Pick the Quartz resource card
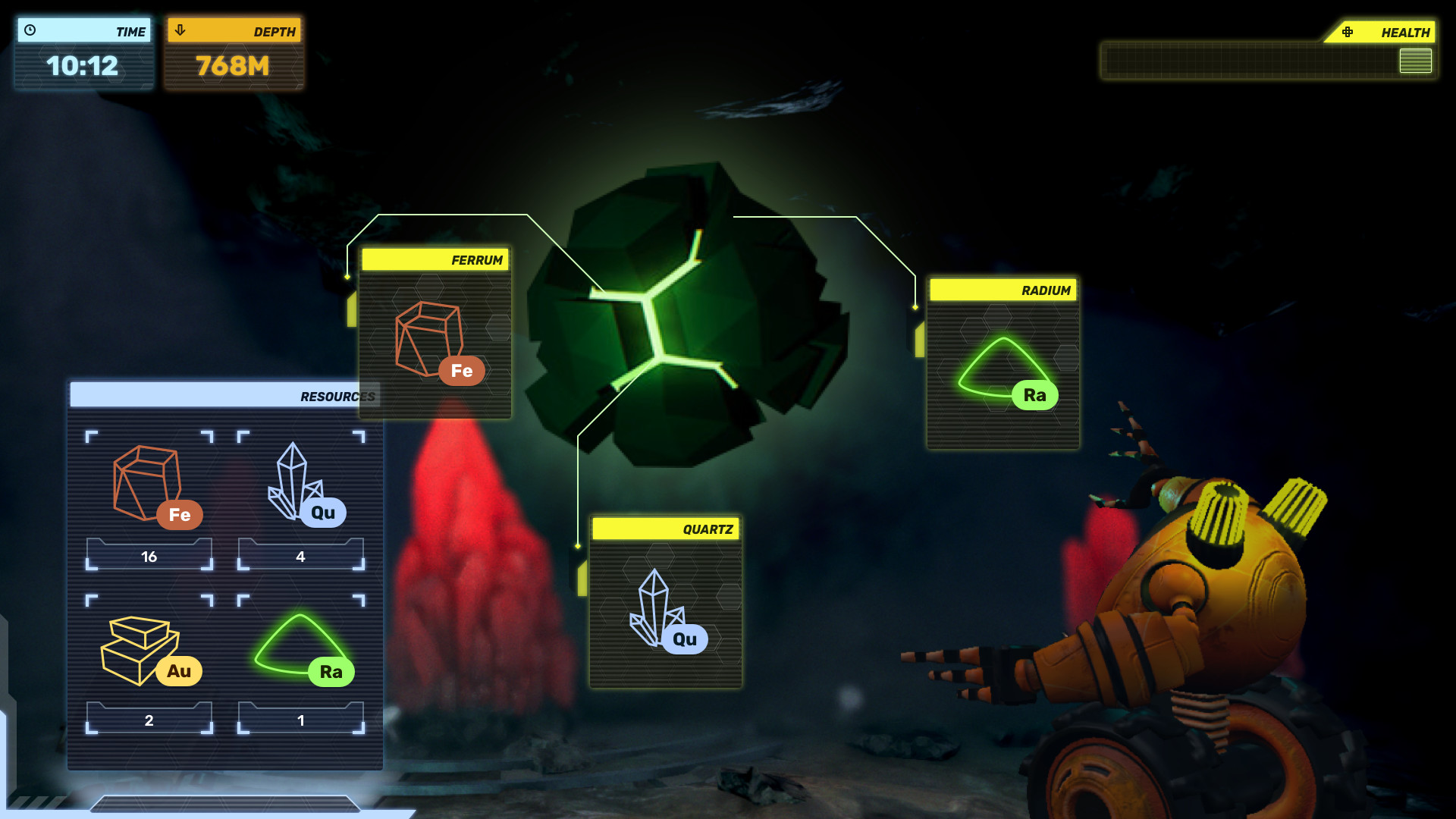Image resolution: width=1456 pixels, height=819 pixels. (x=665, y=603)
